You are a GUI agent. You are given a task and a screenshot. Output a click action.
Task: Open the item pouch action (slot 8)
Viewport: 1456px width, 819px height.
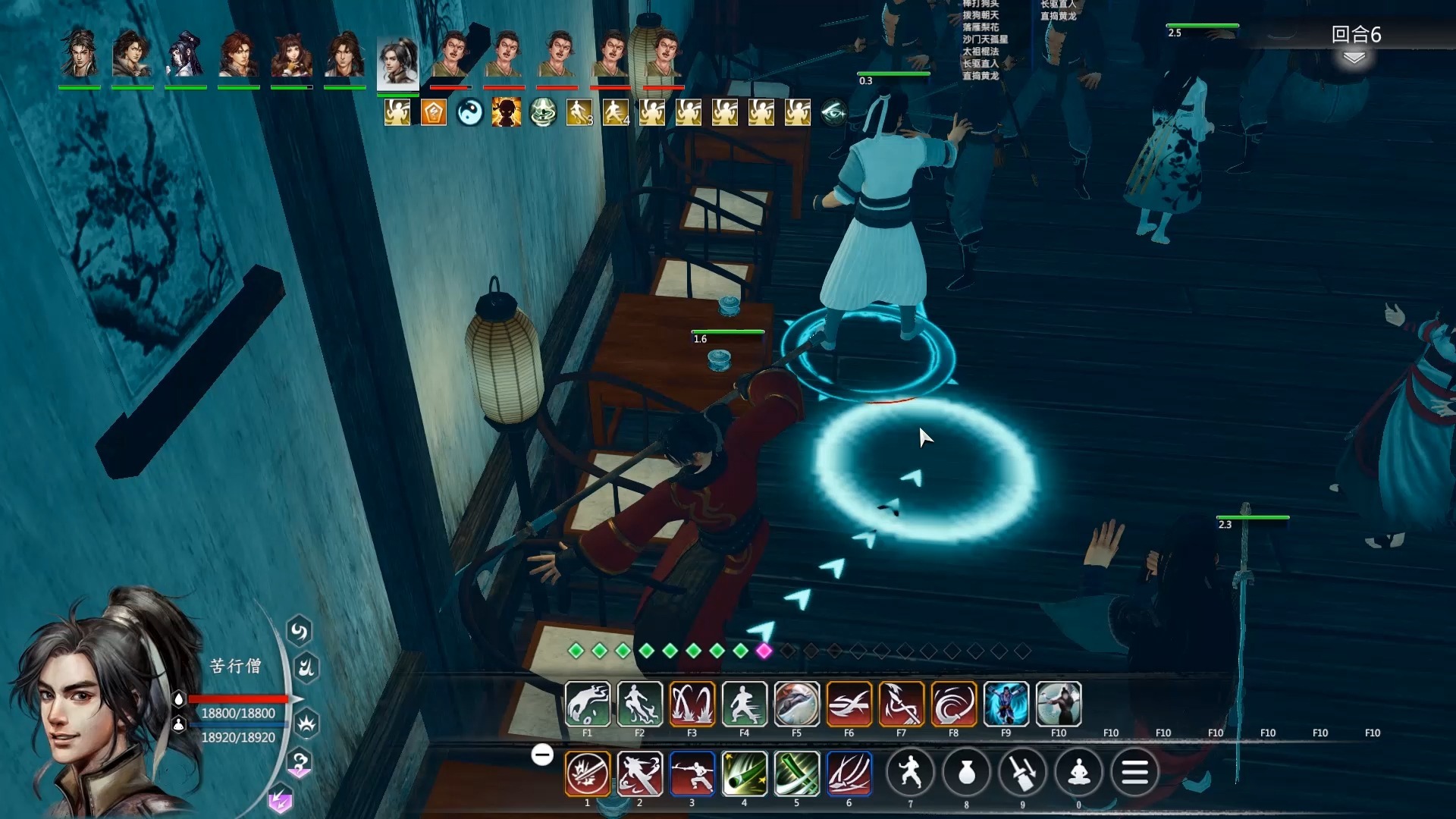pyautogui.click(x=966, y=773)
